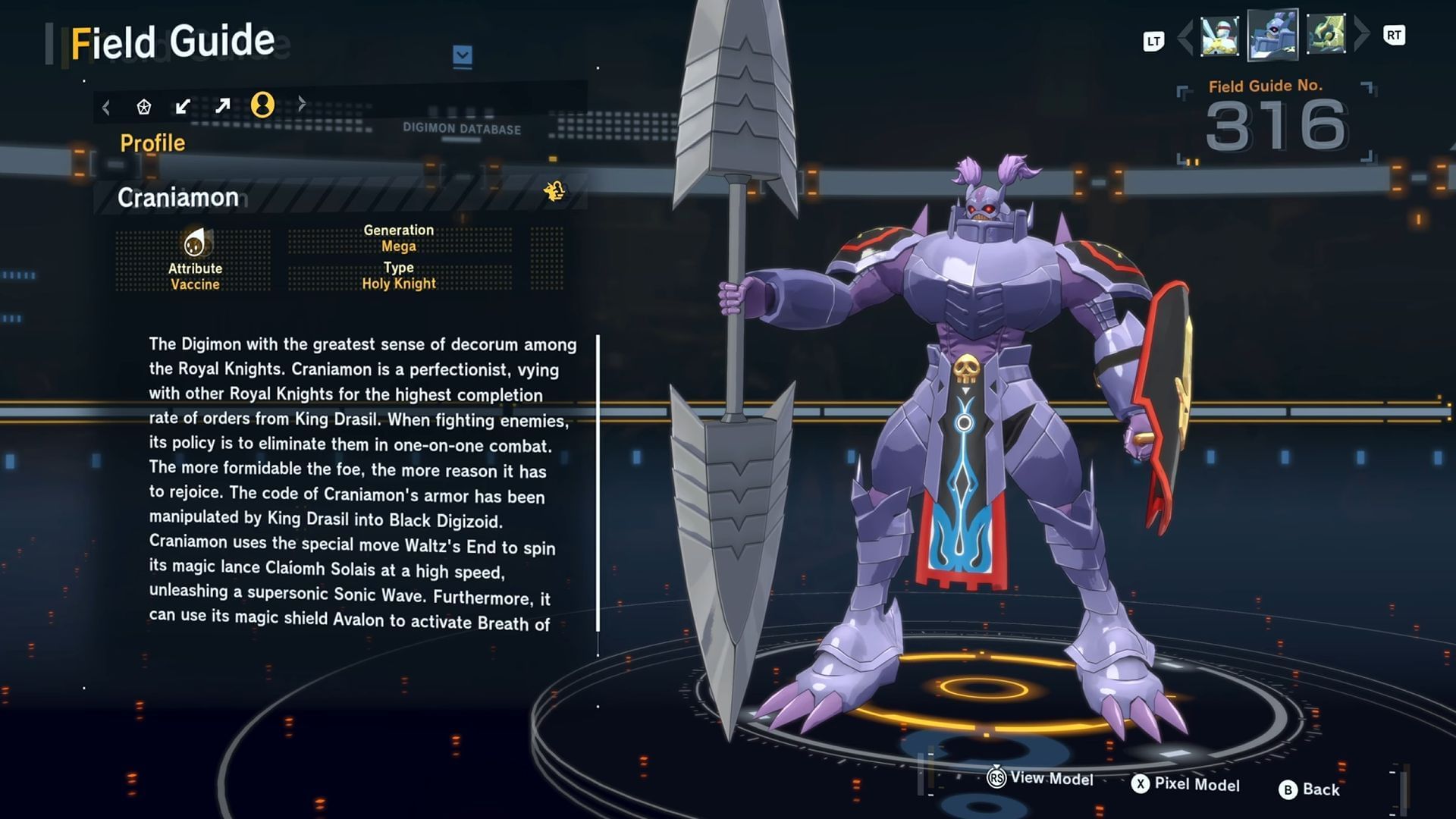The width and height of the screenshot is (1456, 819).
Task: Open the pentagon stats tab
Action: [x=144, y=106]
